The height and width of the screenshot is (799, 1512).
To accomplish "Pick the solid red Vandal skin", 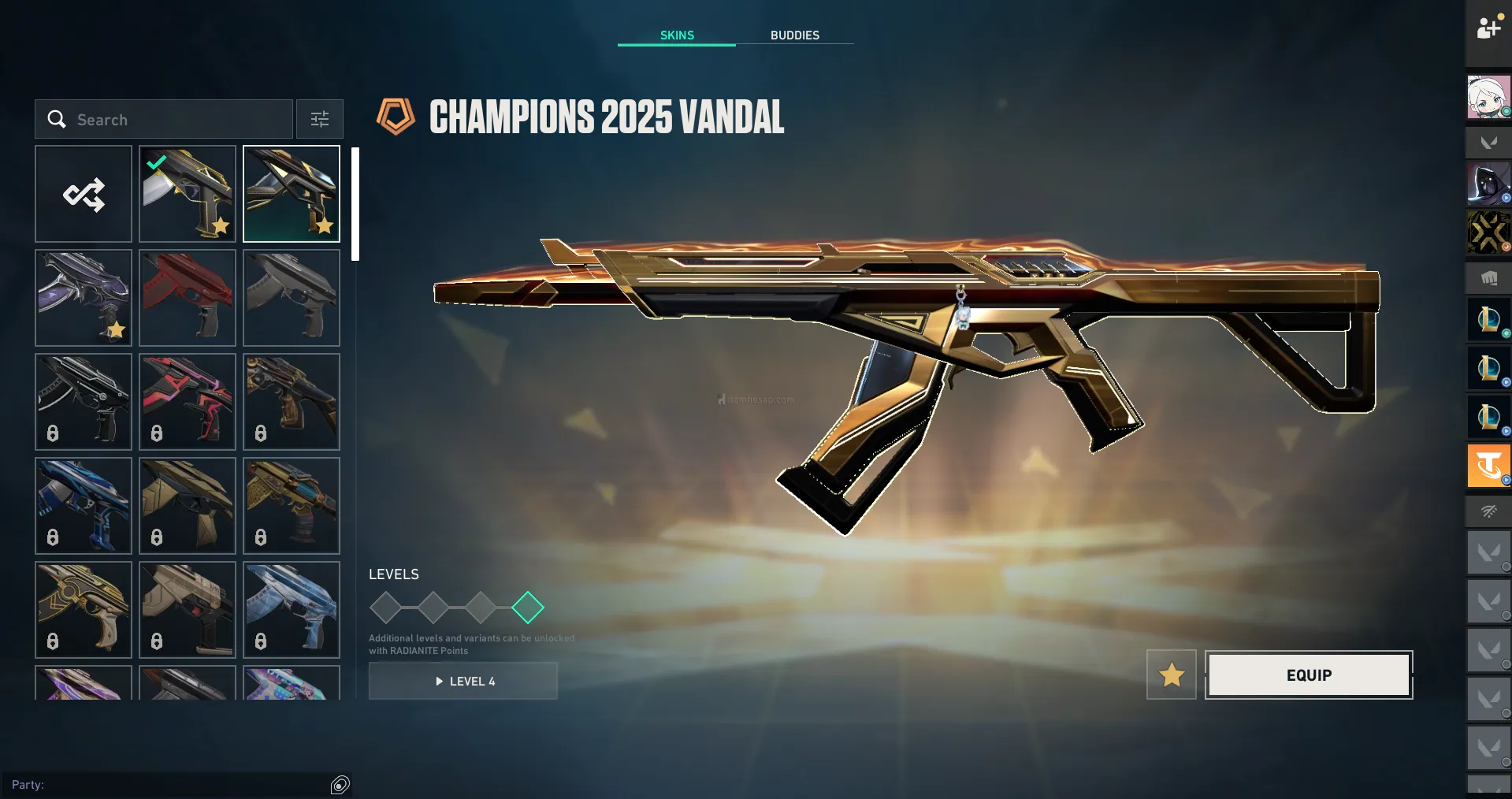I will tap(188, 298).
